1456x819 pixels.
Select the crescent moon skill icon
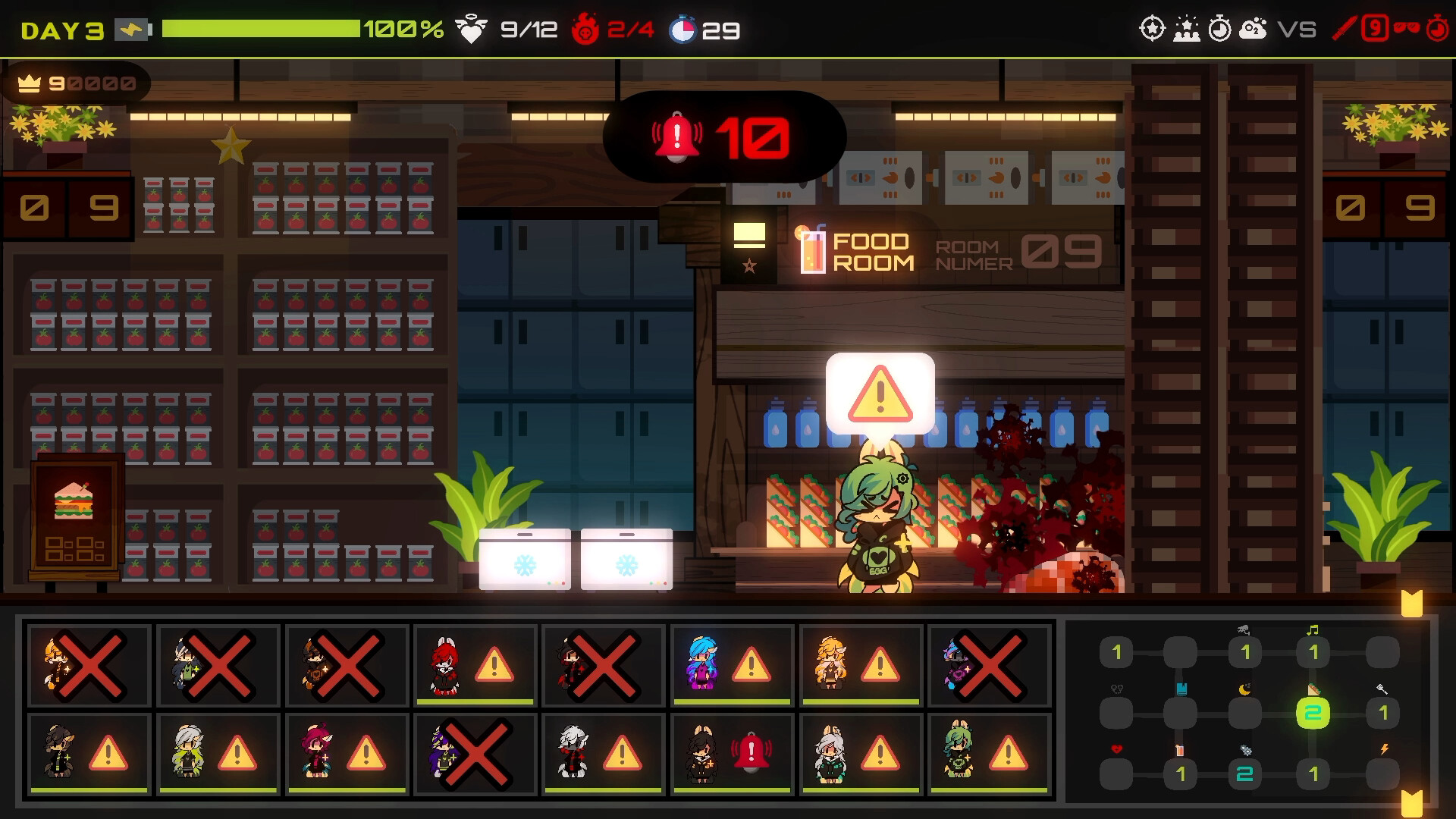tap(1244, 689)
